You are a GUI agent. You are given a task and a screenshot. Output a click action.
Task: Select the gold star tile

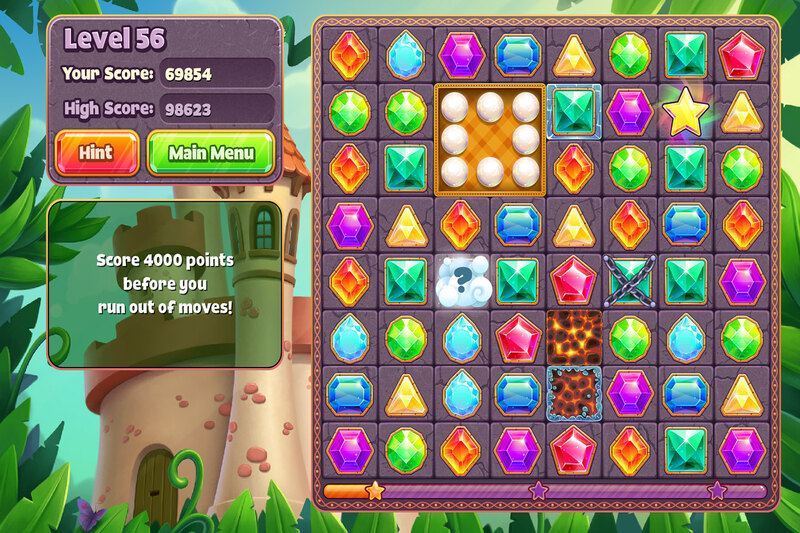pyautogui.click(x=686, y=113)
